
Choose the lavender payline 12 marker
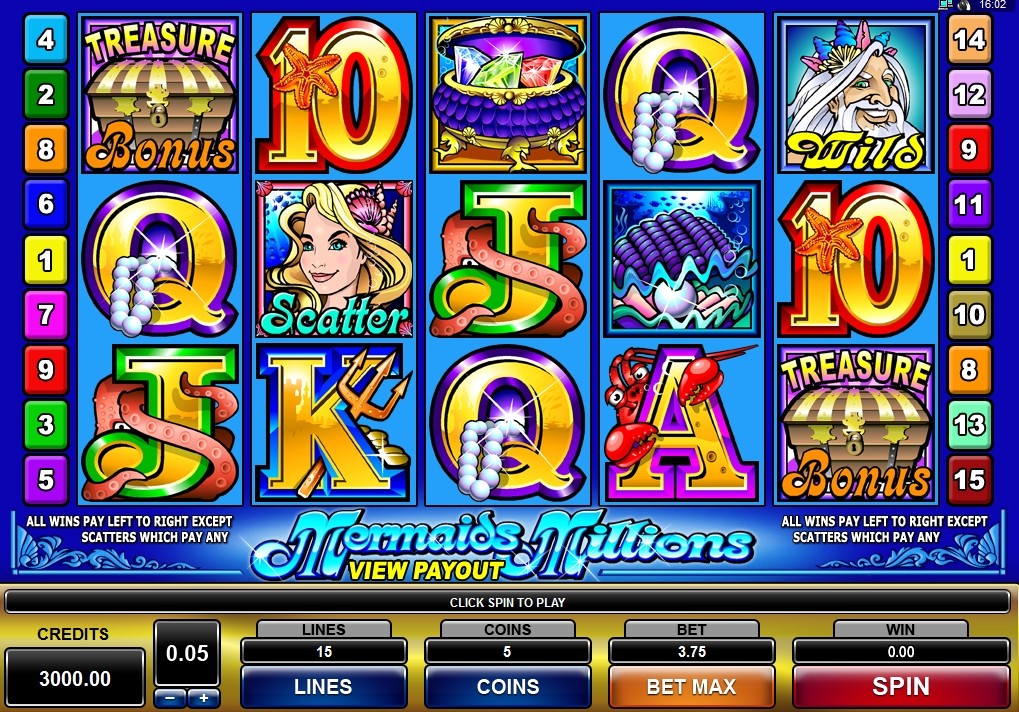pyautogui.click(x=969, y=95)
